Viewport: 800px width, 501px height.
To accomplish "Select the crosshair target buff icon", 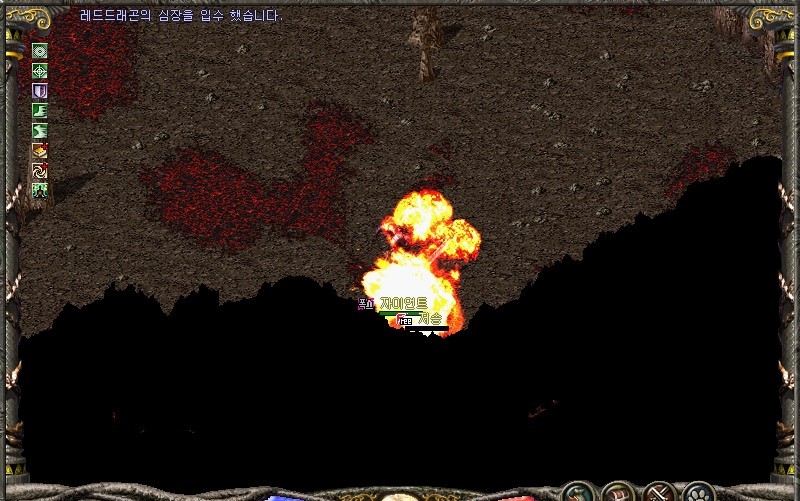I will point(40,70).
